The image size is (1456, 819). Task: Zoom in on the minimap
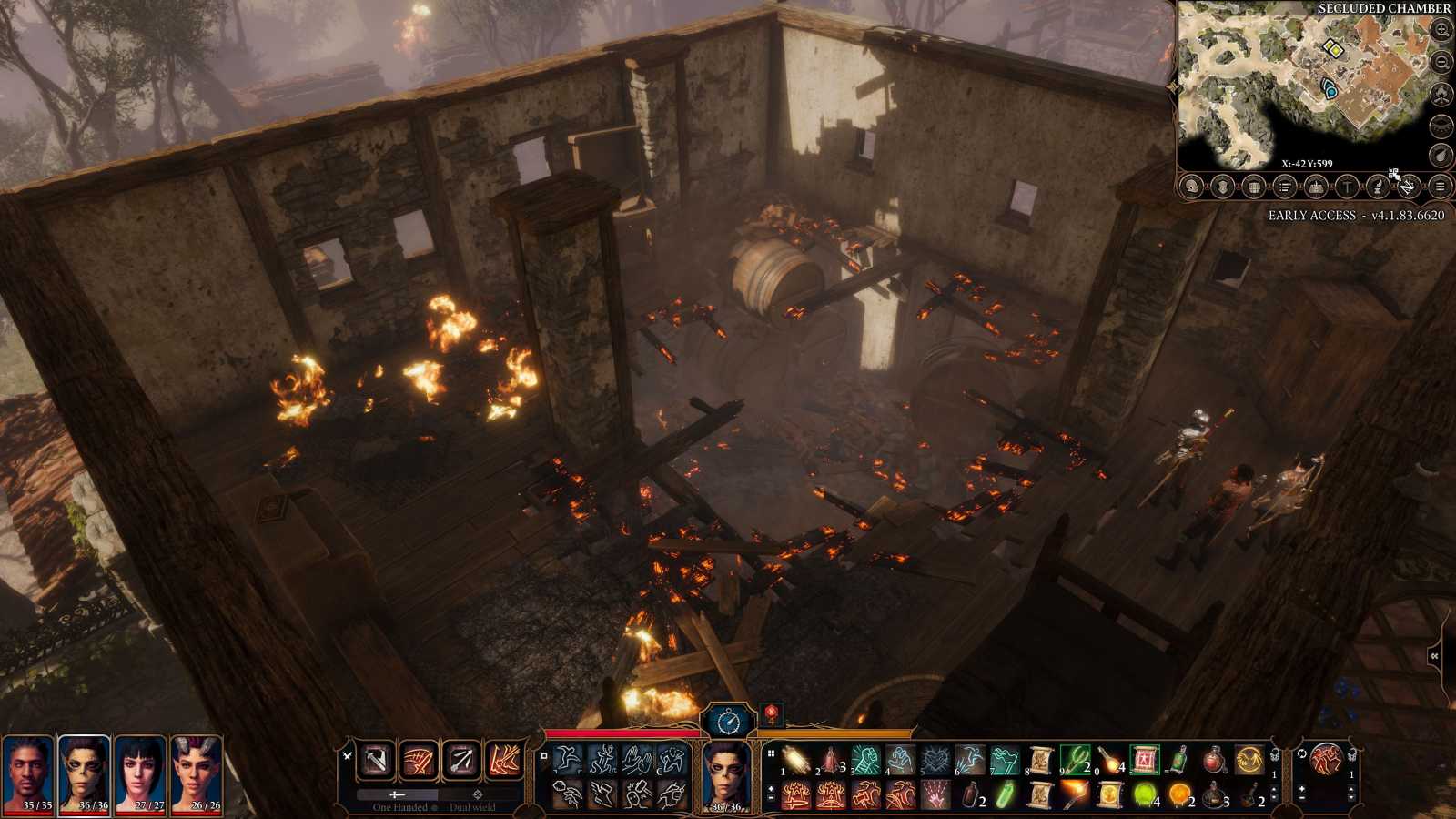click(x=1441, y=30)
